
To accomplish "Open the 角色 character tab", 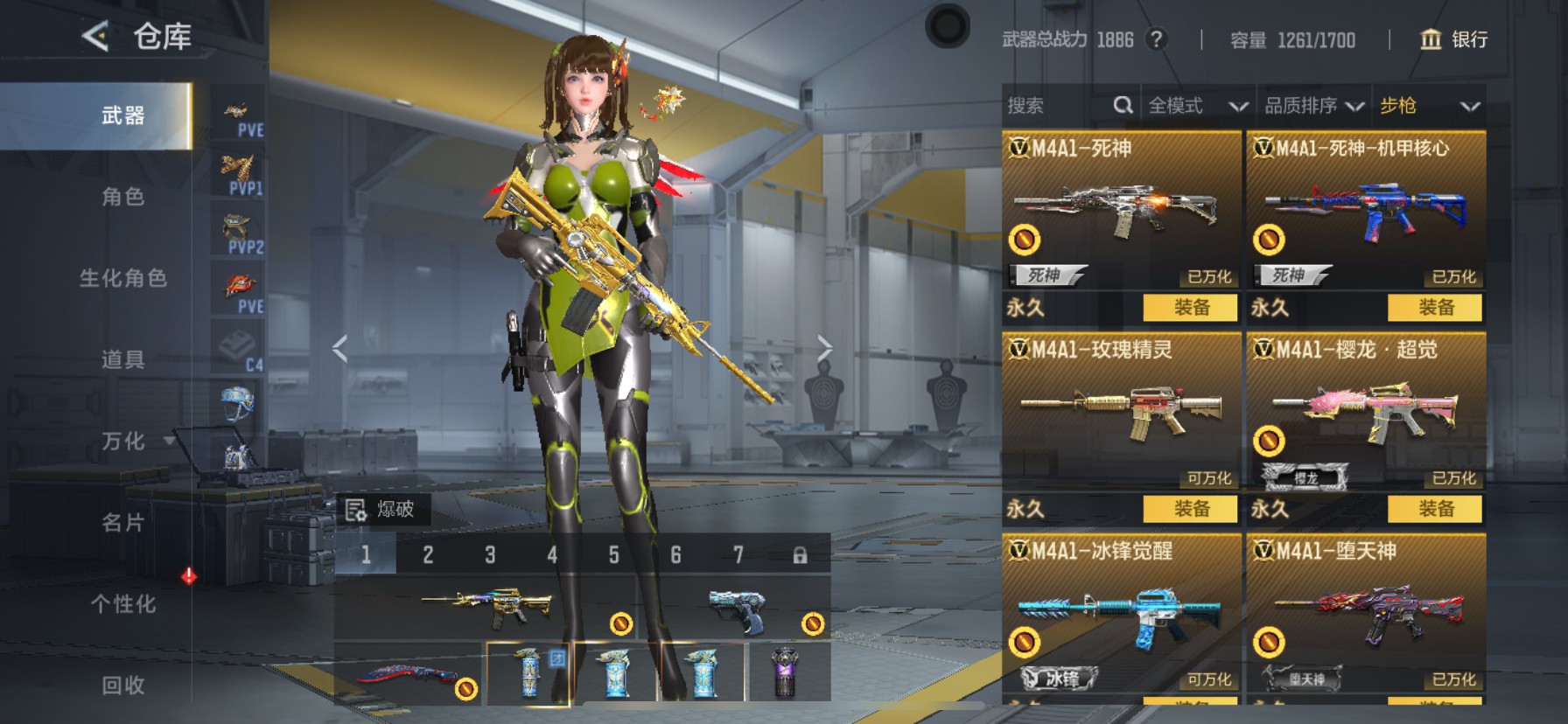I will coord(122,197).
